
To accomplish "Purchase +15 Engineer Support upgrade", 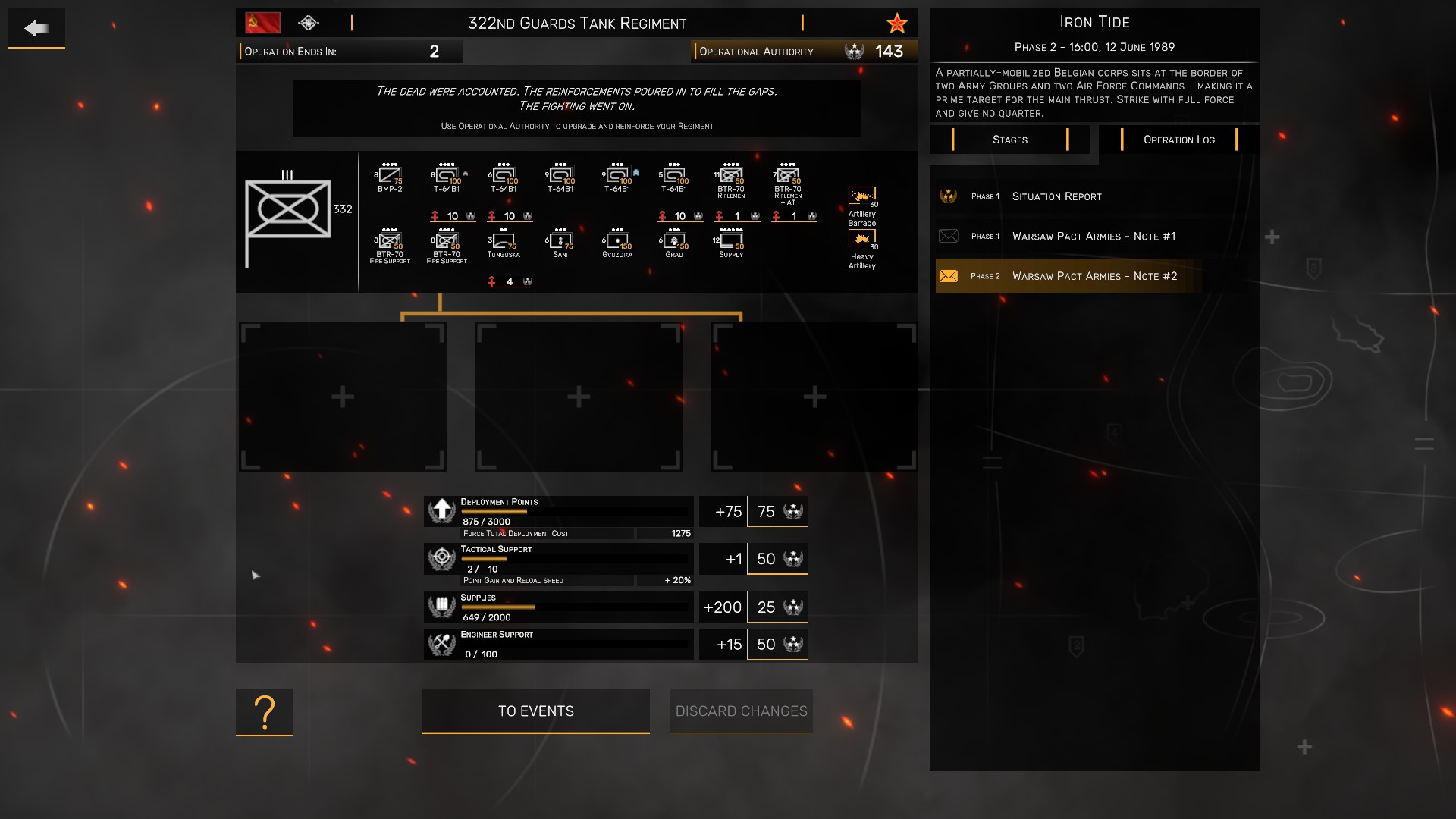I will [x=777, y=645].
